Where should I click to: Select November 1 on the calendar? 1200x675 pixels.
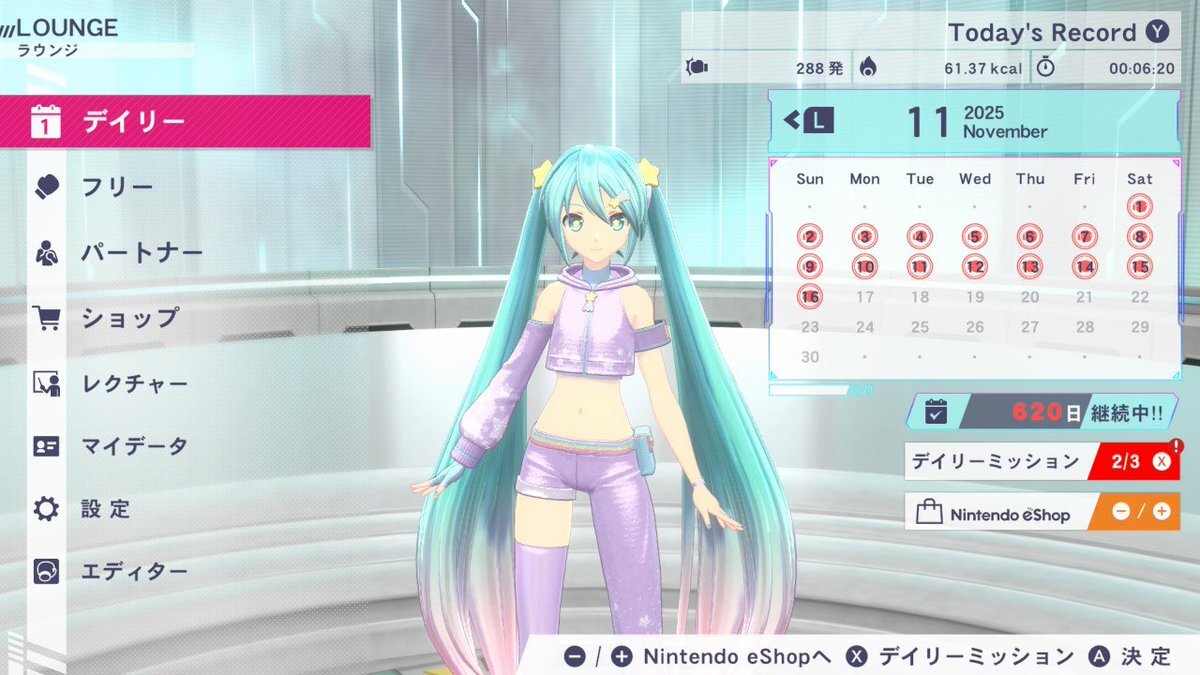[x=1139, y=207]
